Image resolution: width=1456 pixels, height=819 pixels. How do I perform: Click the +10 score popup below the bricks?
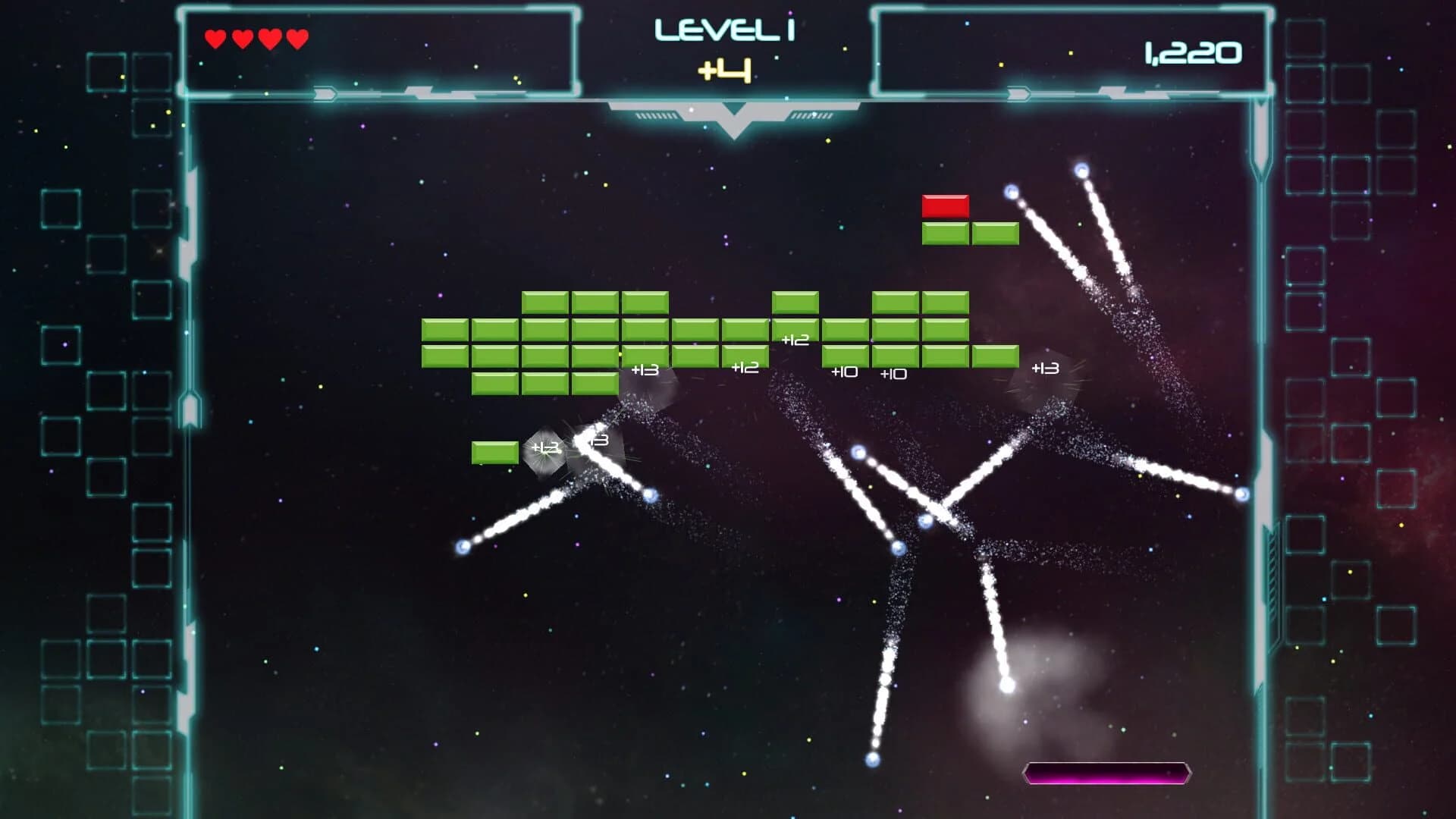(846, 372)
